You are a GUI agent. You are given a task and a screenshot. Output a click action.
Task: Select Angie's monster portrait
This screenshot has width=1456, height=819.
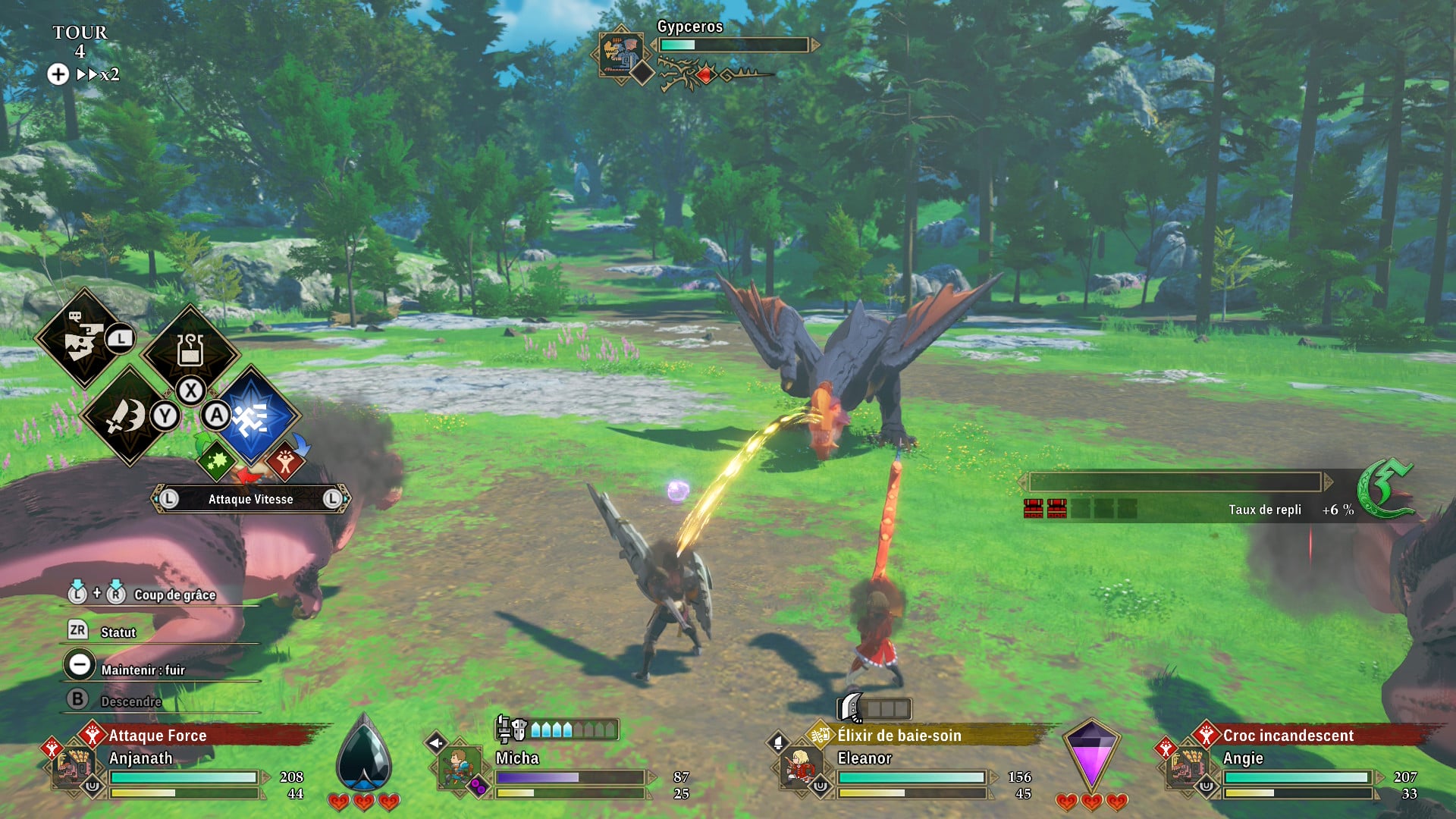pyautogui.click(x=1185, y=767)
